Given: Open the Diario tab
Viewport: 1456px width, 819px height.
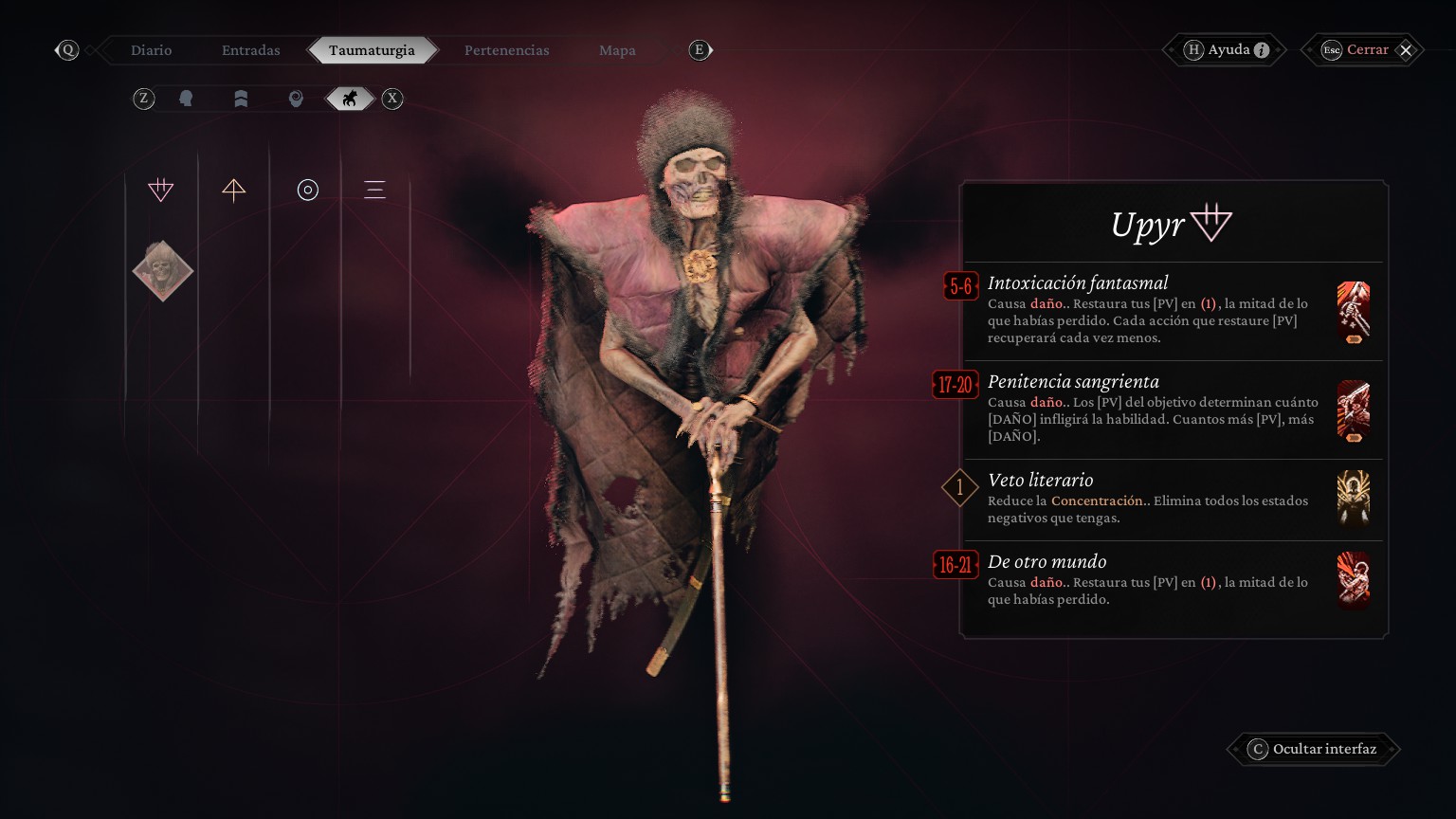Looking at the screenshot, I should tap(152, 50).
